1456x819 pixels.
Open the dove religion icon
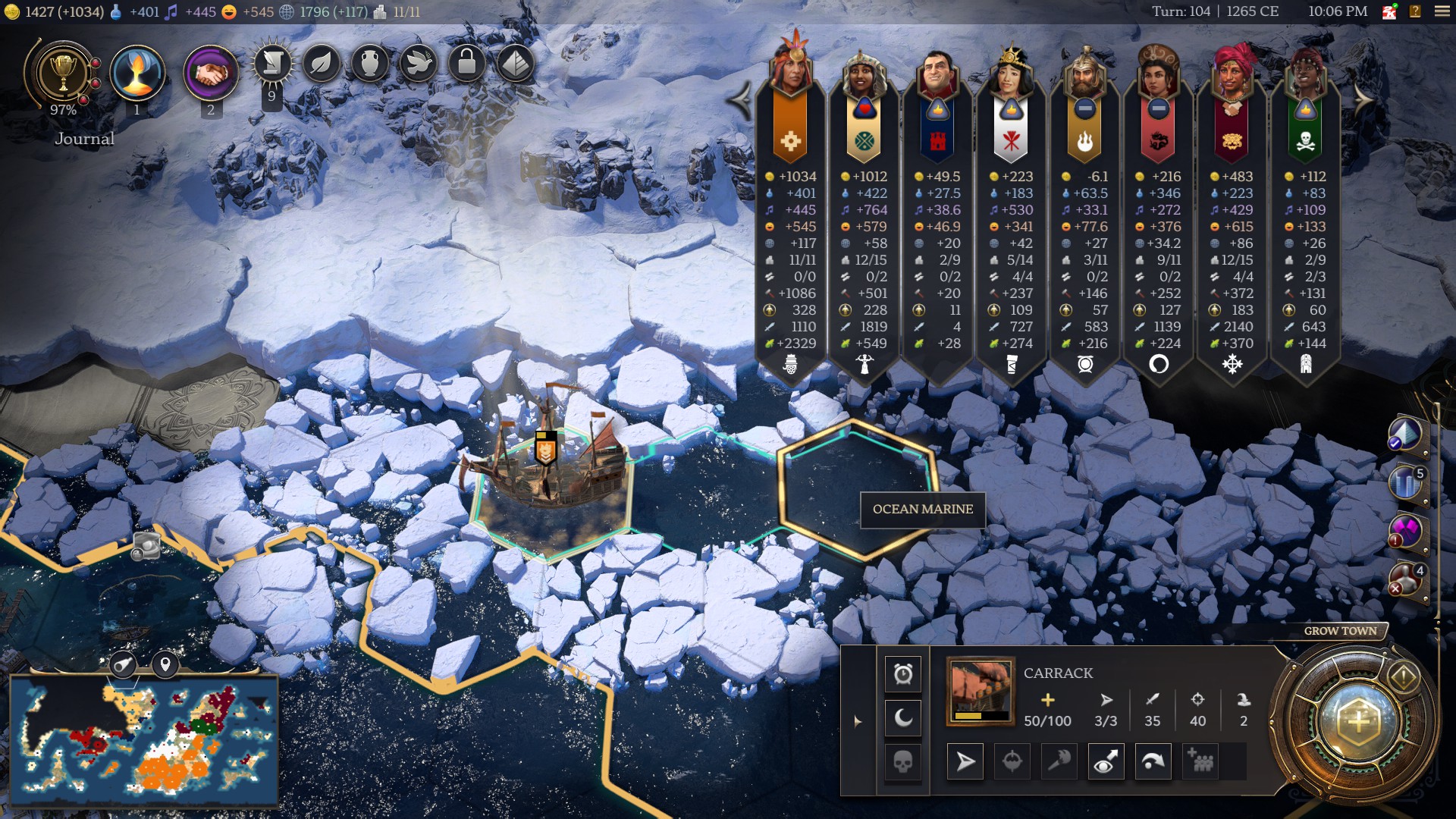tap(418, 64)
